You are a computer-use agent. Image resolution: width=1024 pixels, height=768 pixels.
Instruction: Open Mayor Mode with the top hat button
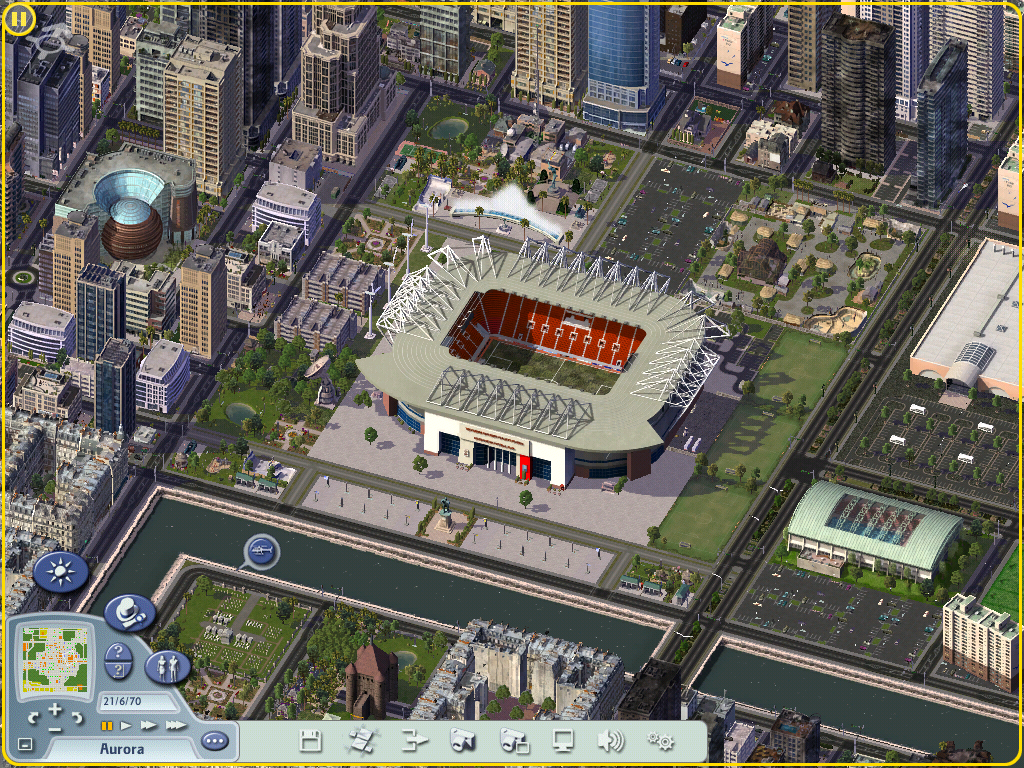pyautogui.click(x=129, y=612)
